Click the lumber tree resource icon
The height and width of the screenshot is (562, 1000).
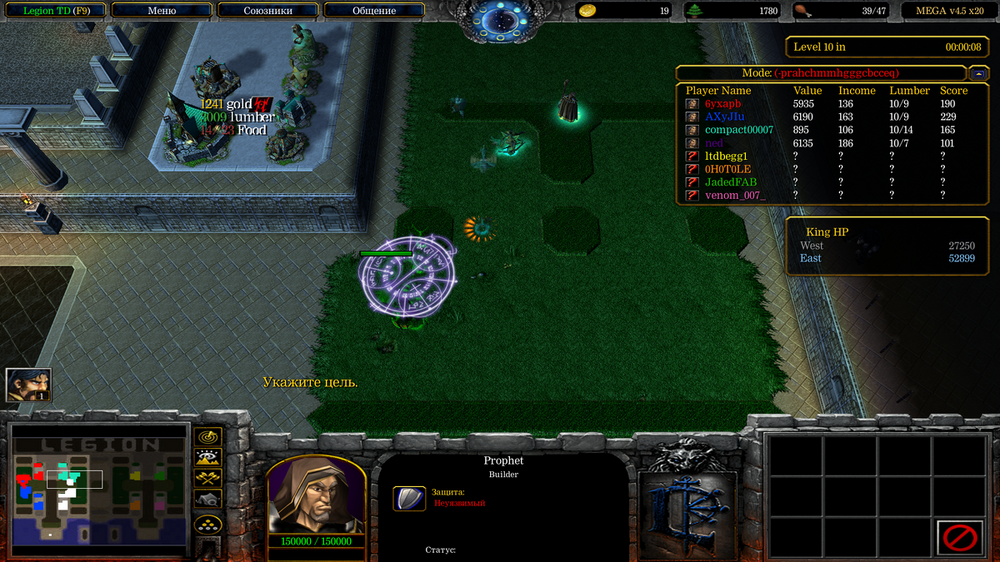coord(694,11)
